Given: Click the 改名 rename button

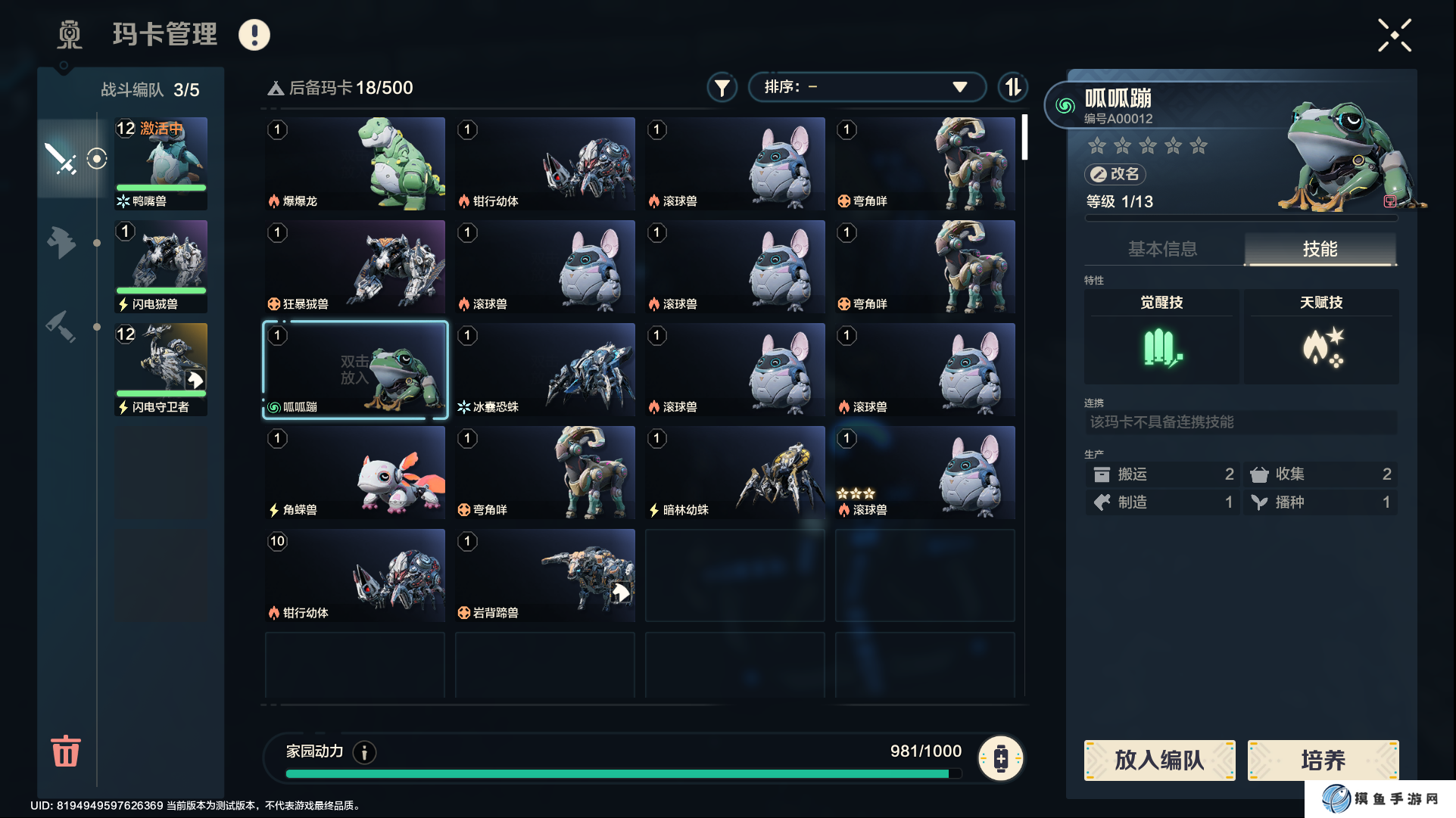Looking at the screenshot, I should click(x=1115, y=174).
